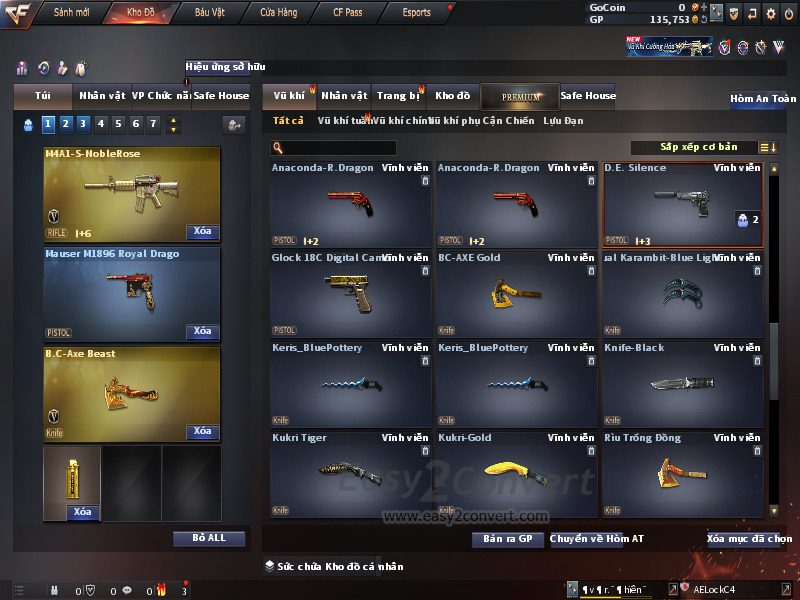The image size is (800, 600).
Task: Choose bag slot number 3
Action: click(82, 124)
